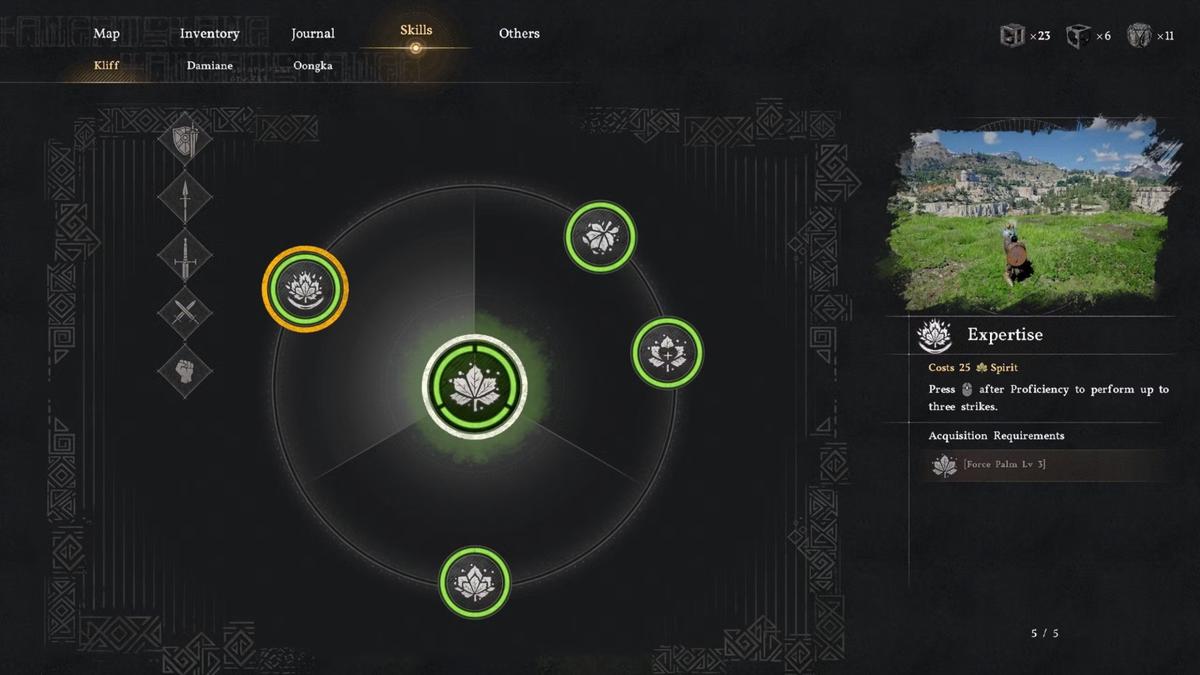Viewport: 1200px width, 675px height.
Task: Select the orange-highlighted Expertise skill node
Action: pos(305,289)
